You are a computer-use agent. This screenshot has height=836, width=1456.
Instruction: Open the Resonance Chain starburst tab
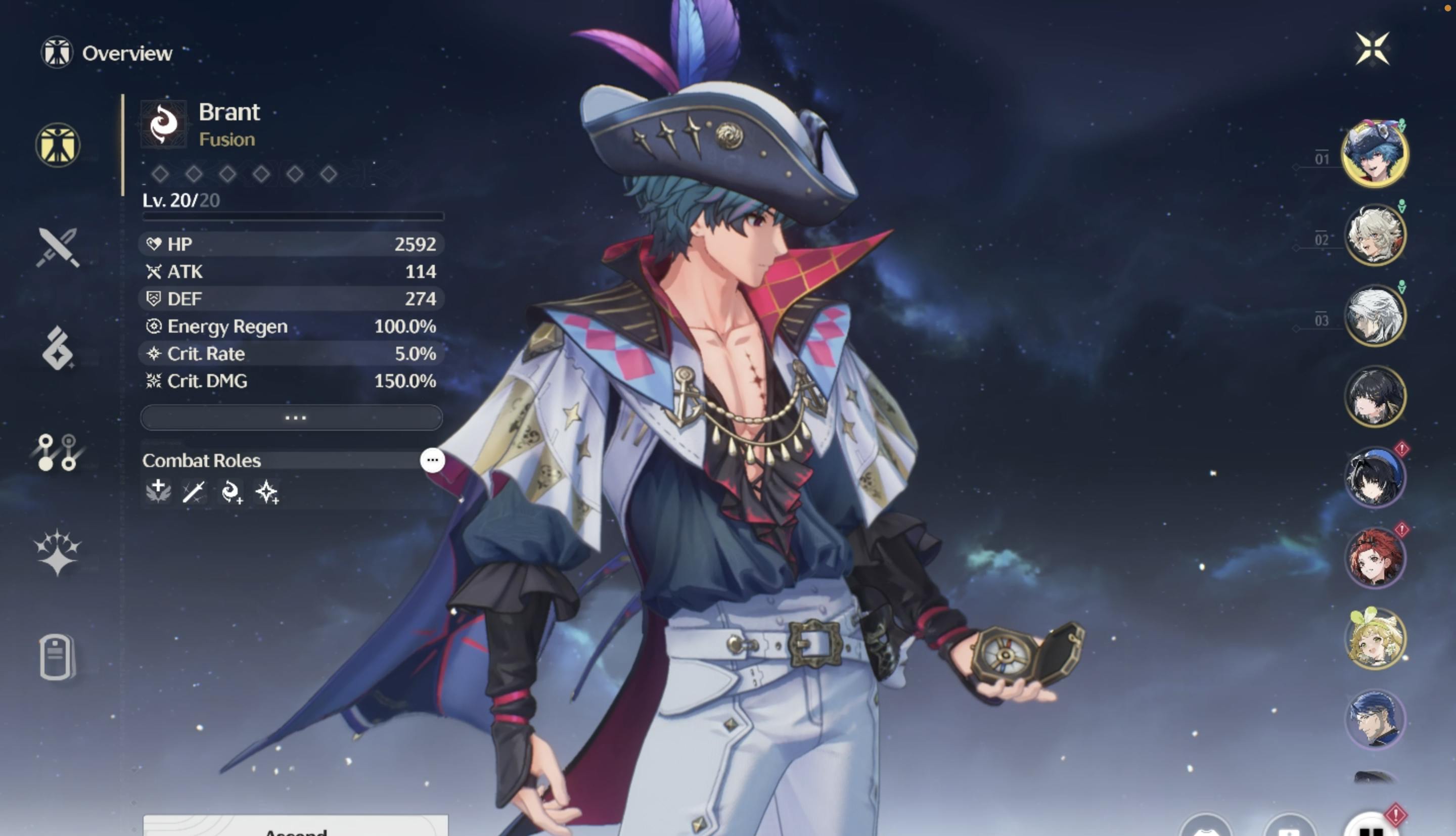[58, 552]
